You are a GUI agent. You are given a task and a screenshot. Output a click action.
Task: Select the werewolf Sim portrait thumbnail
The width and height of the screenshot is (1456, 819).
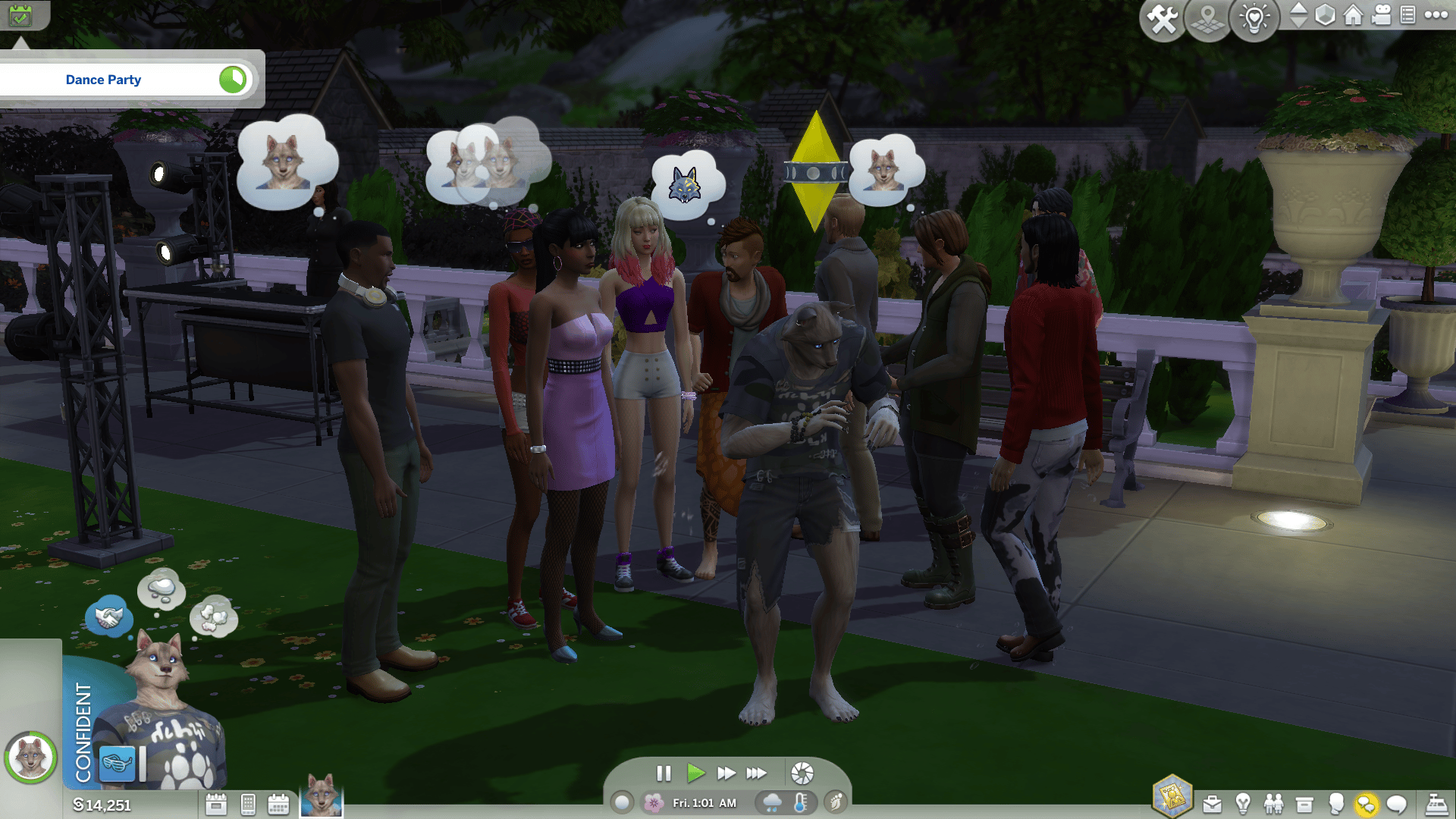(x=322, y=796)
